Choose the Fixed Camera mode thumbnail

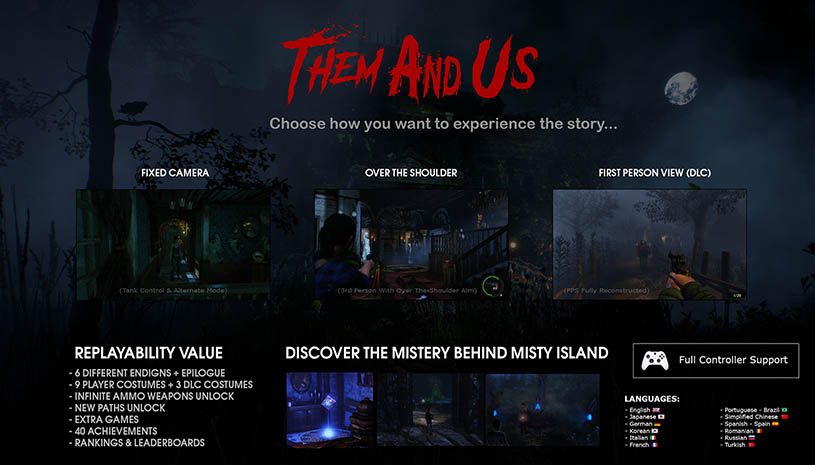point(173,244)
